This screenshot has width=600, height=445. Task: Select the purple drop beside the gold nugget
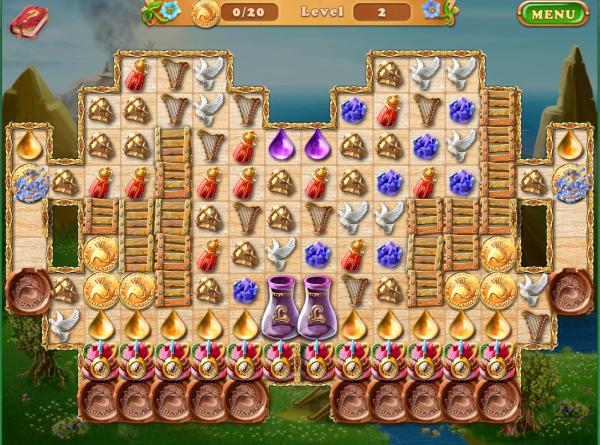(x=319, y=145)
